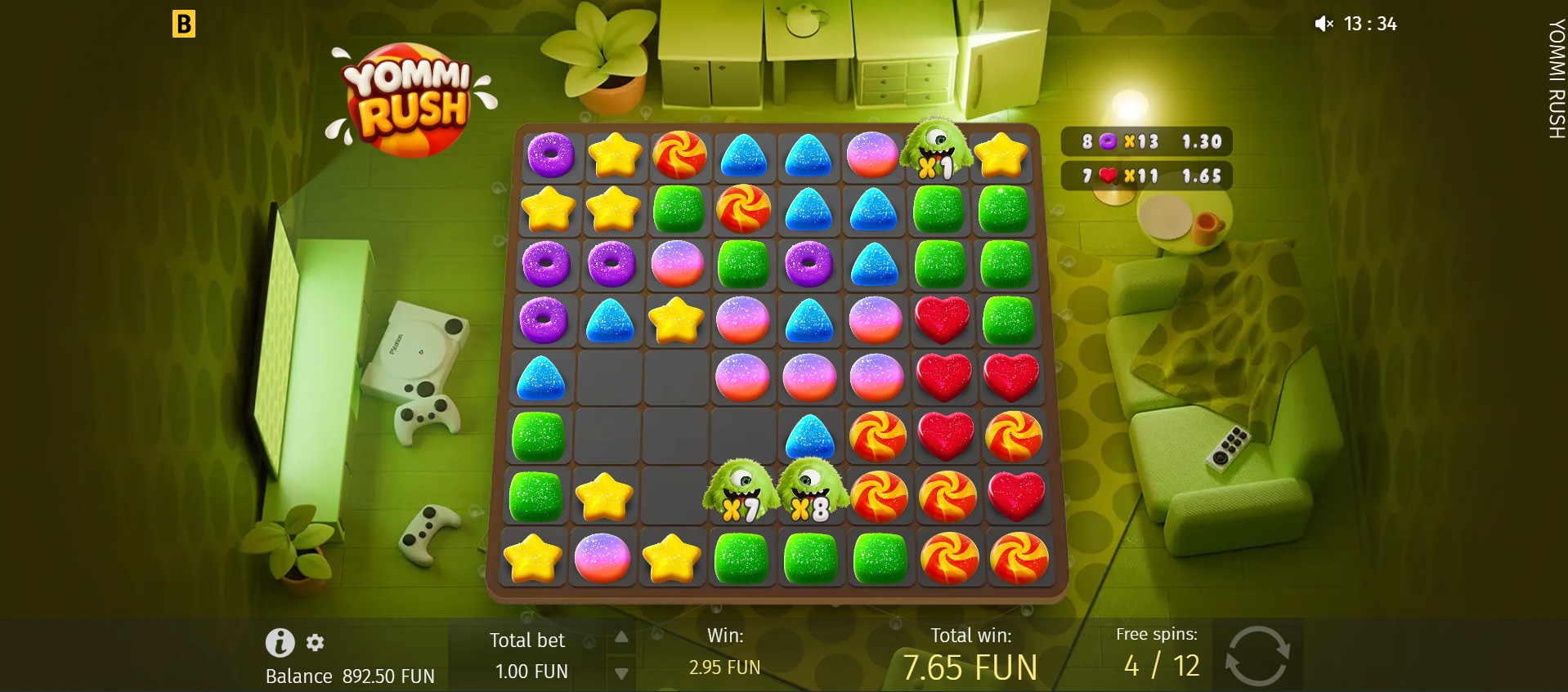Decrease the total bet with the down arrow
Image resolution: width=1568 pixels, height=692 pixels.
tap(621, 672)
